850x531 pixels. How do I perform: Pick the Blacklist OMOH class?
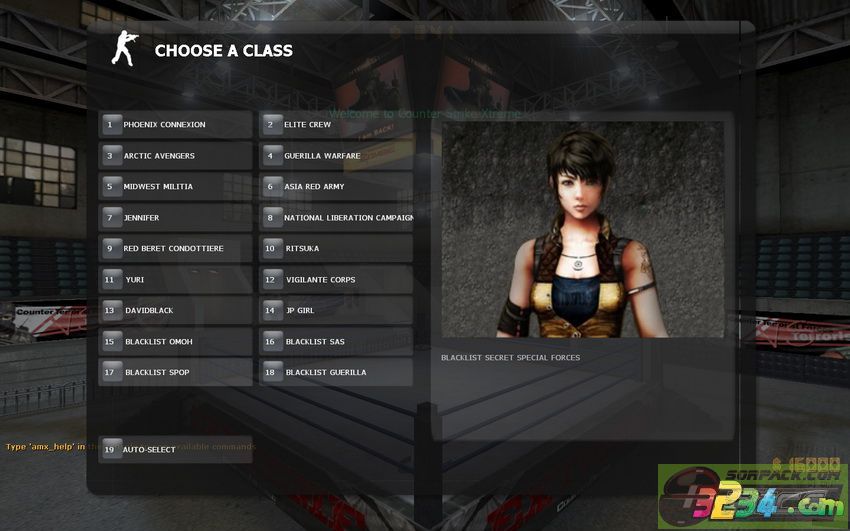[175, 342]
